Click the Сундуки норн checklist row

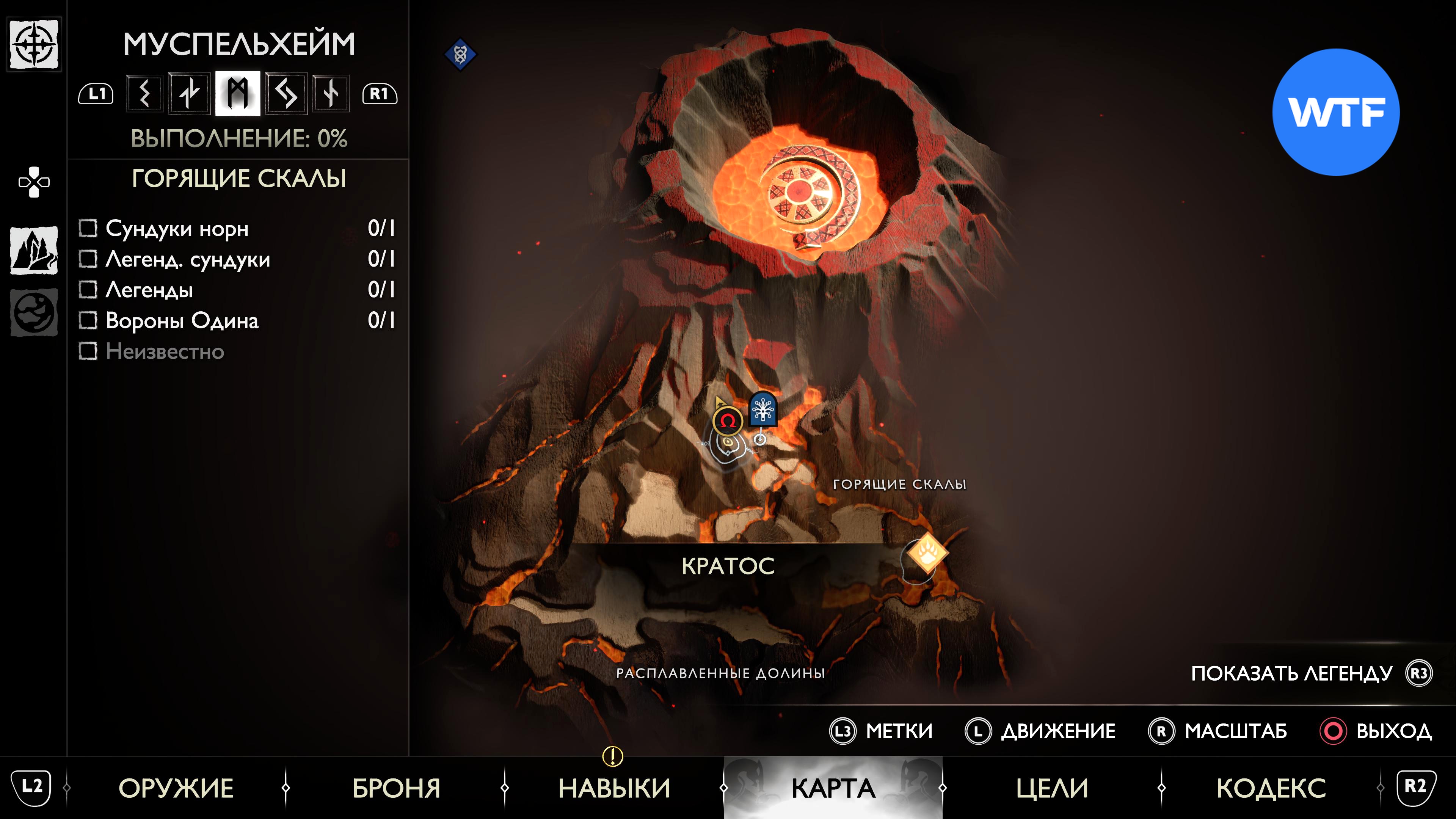pyautogui.click(x=237, y=228)
